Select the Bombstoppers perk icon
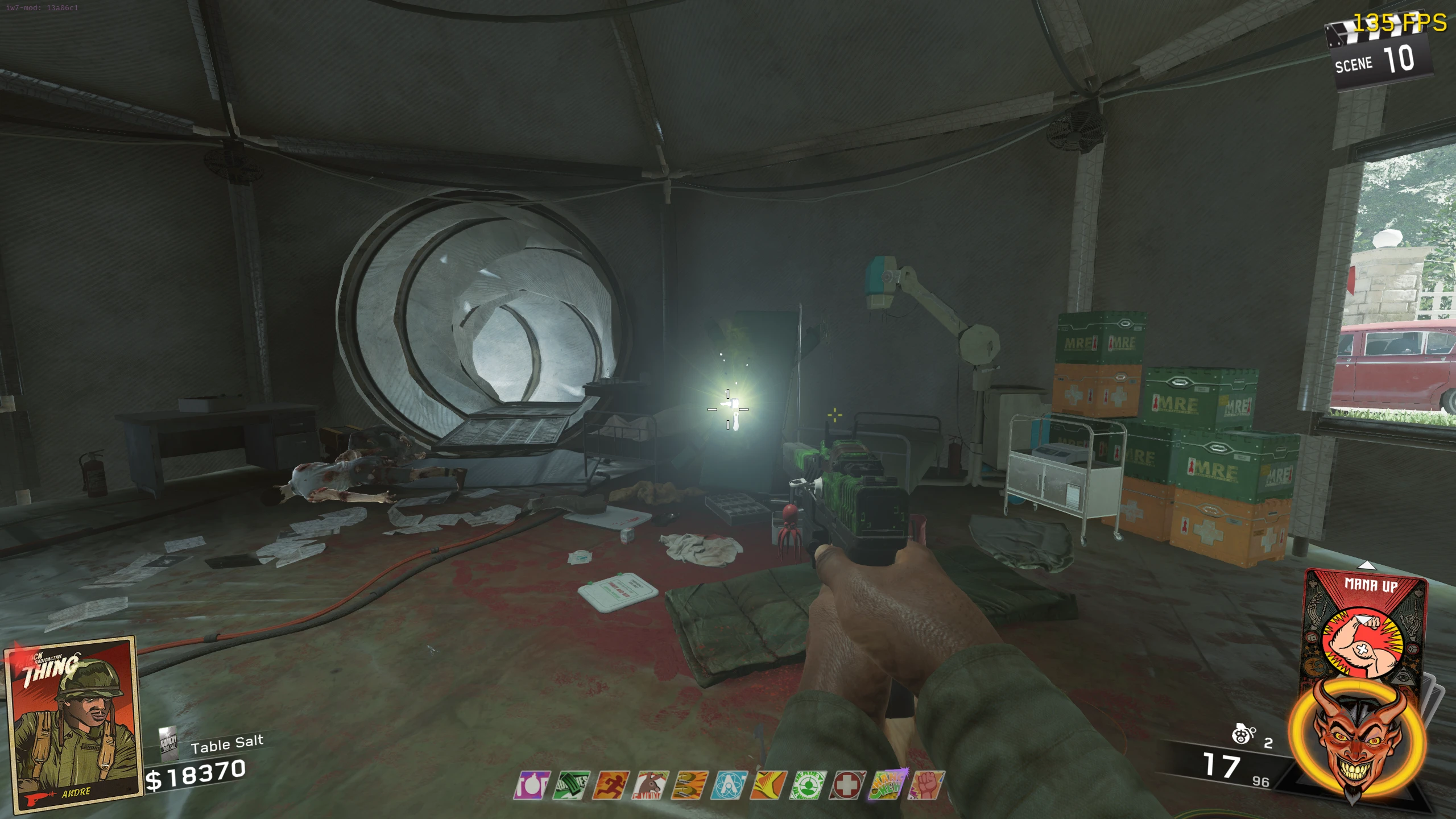This screenshot has width=1456, height=819. (x=532, y=785)
